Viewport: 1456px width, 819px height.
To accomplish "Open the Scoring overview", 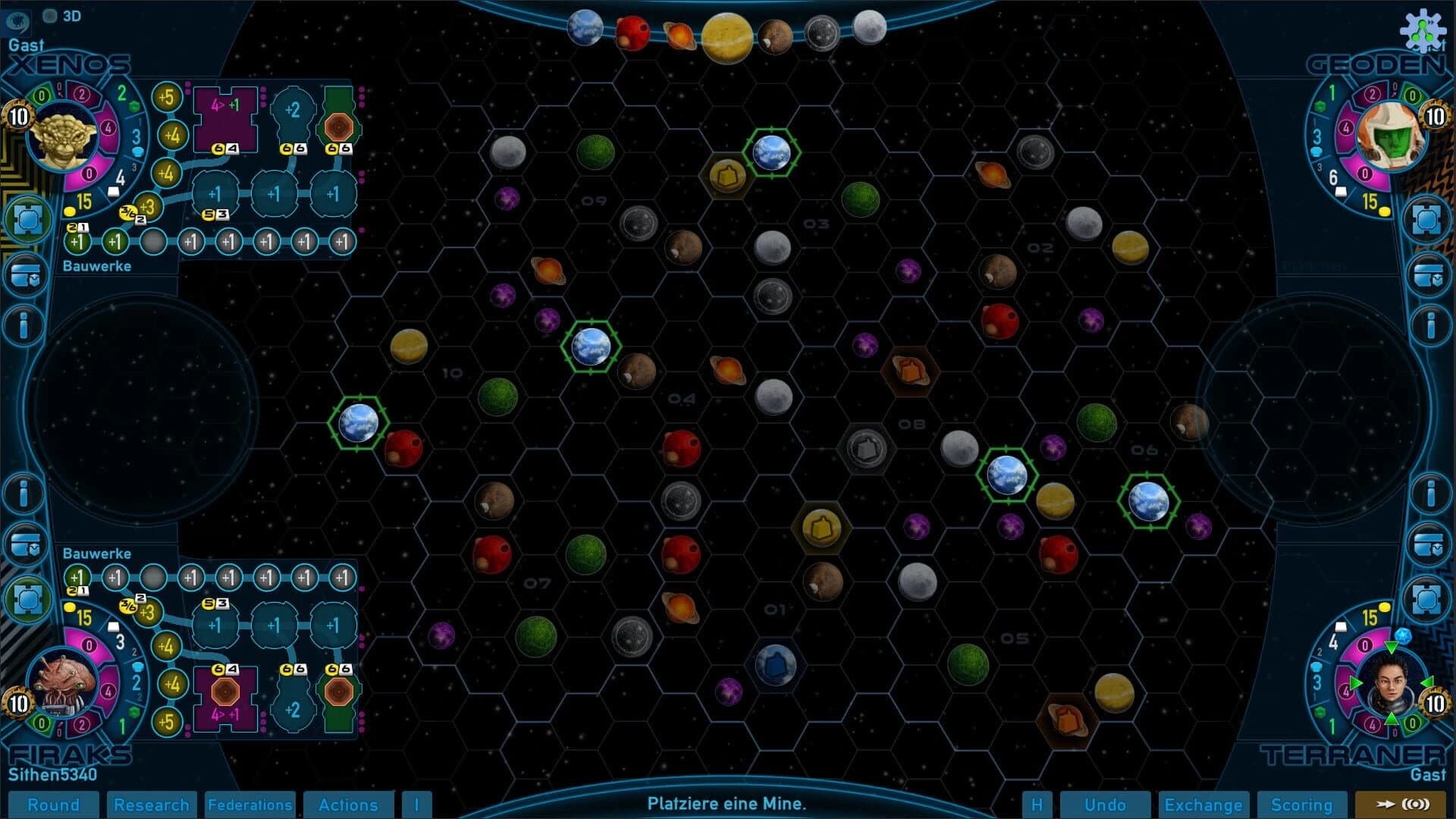I will click(x=1301, y=805).
